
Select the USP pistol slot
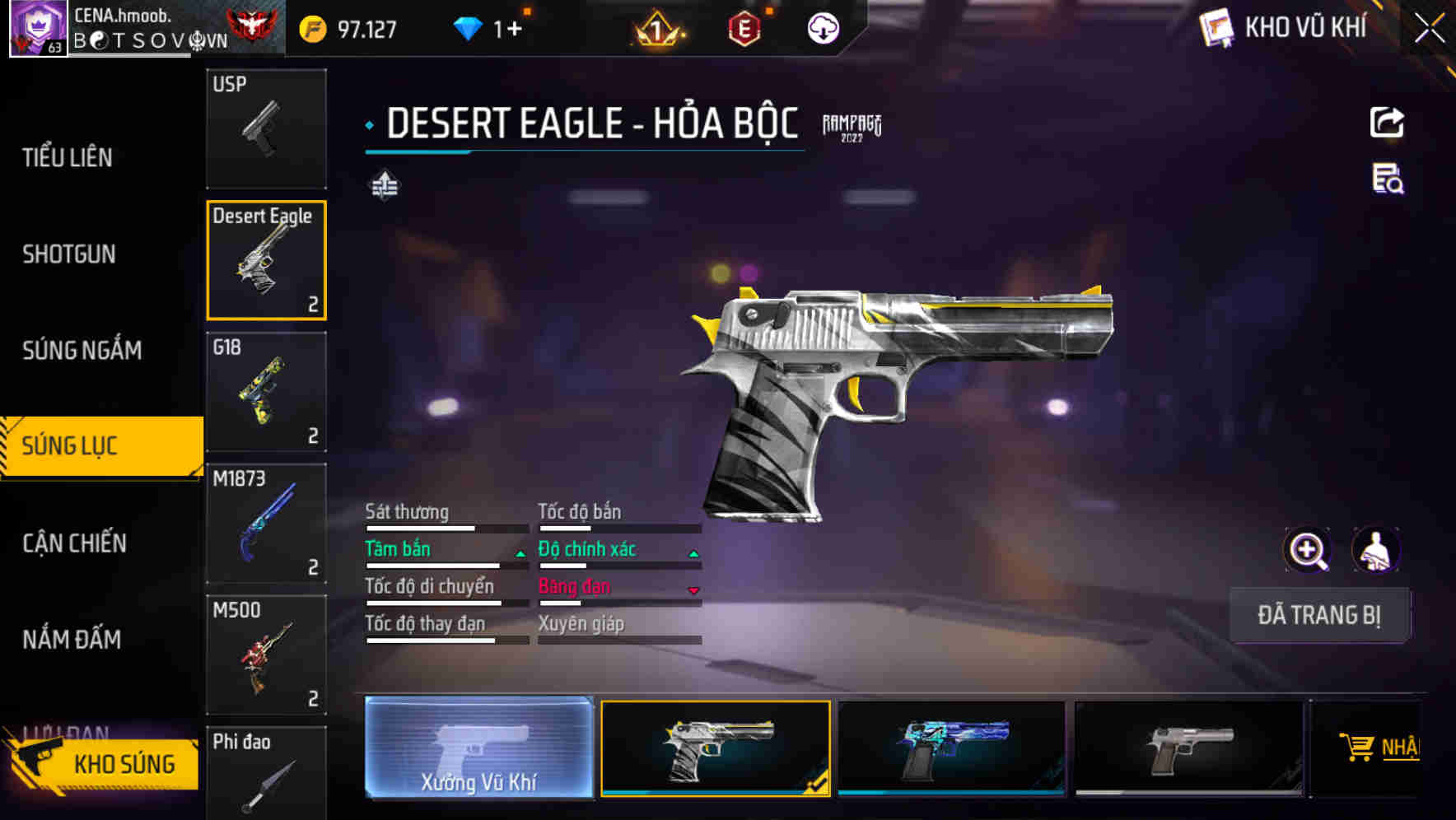266,128
